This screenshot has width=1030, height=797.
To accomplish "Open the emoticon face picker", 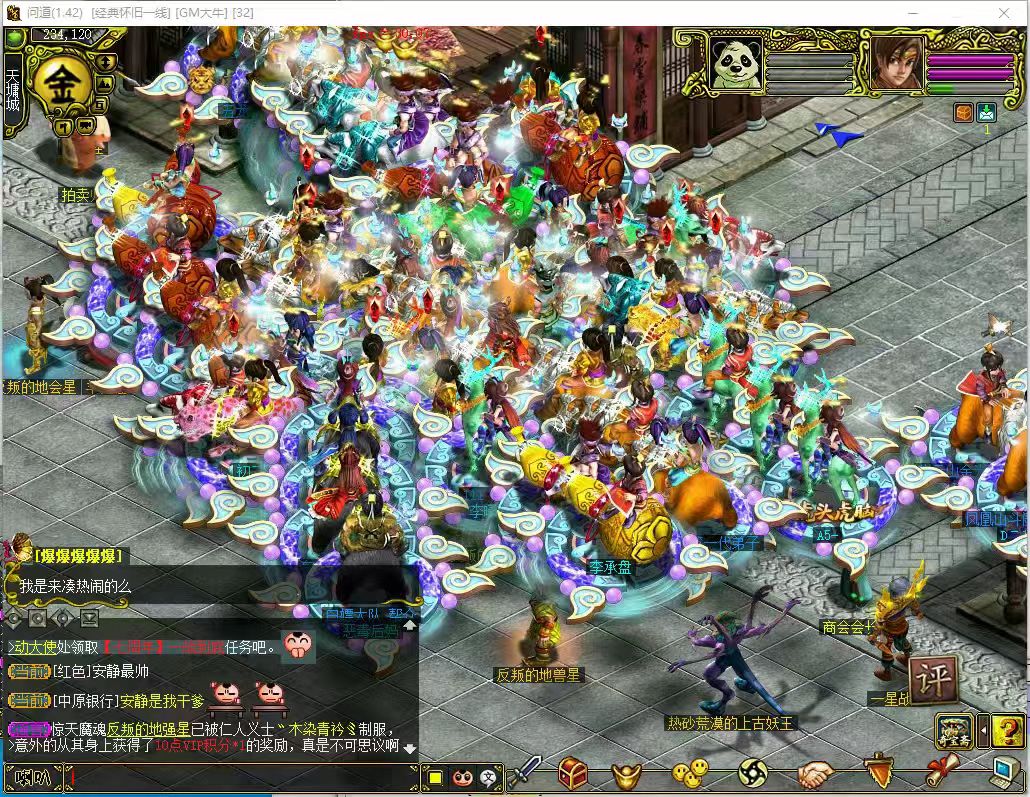I will coord(462,777).
